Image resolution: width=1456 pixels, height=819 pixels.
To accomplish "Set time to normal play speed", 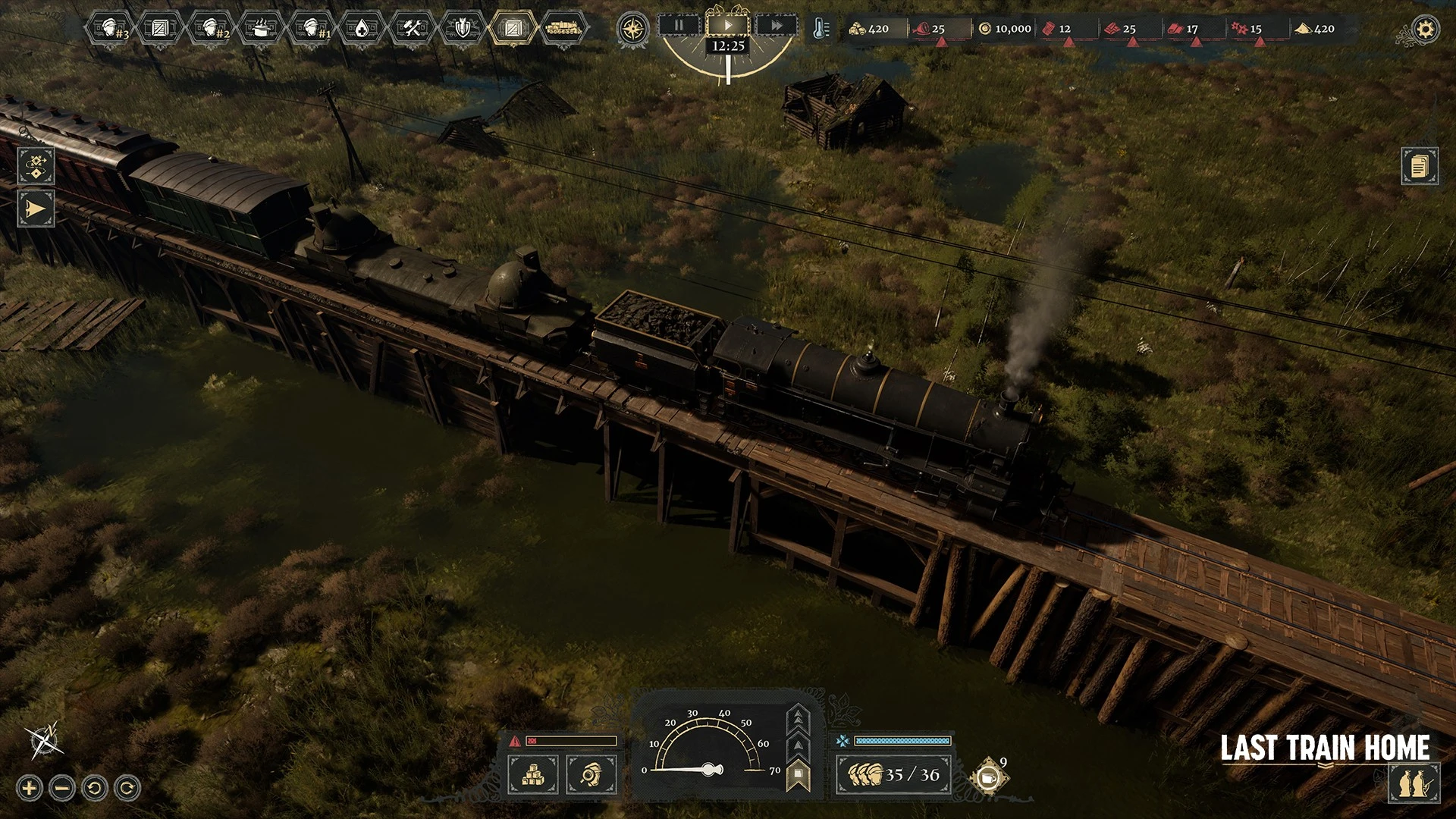I will (728, 26).
